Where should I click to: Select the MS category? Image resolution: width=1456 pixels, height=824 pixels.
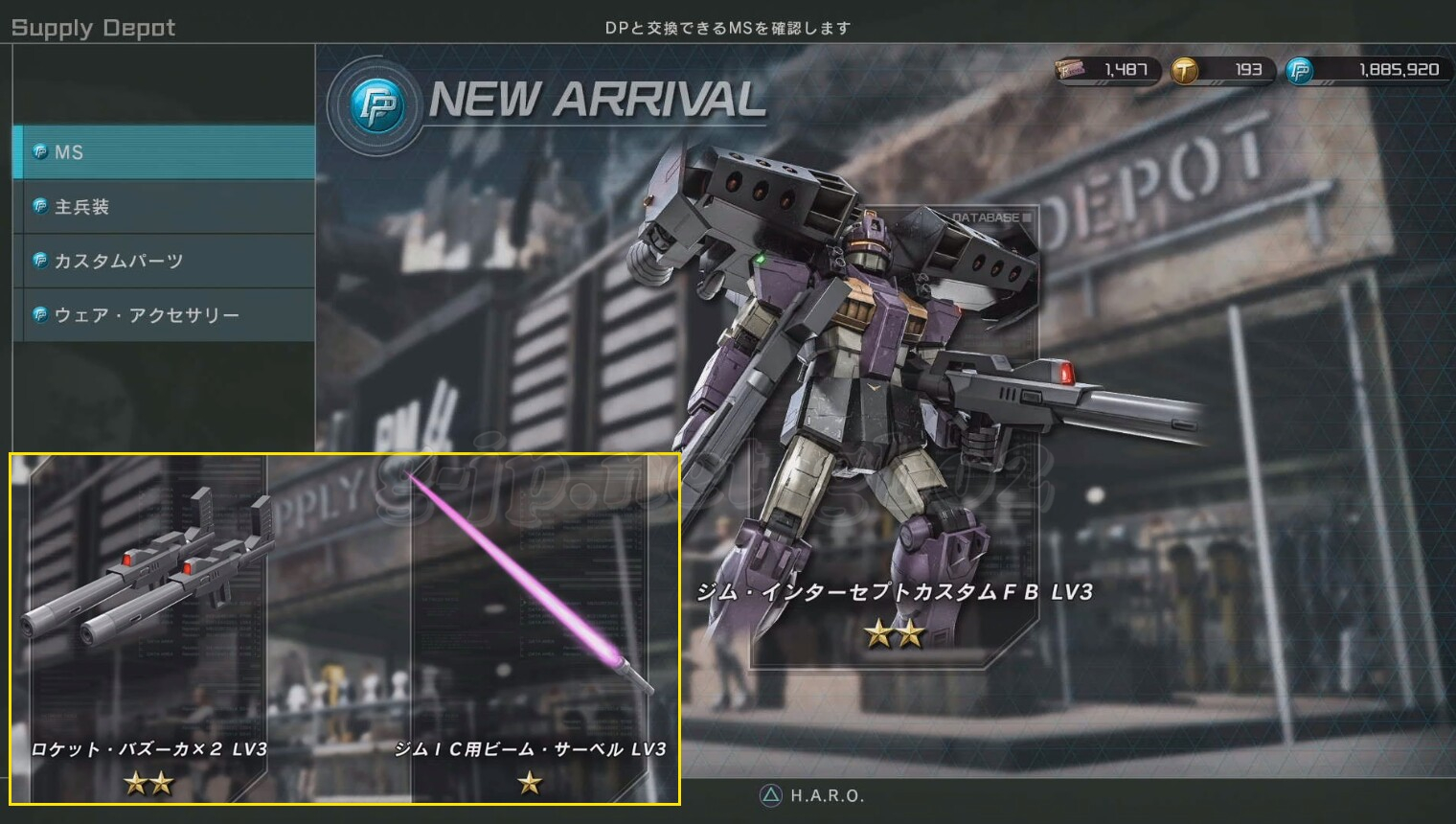164,152
